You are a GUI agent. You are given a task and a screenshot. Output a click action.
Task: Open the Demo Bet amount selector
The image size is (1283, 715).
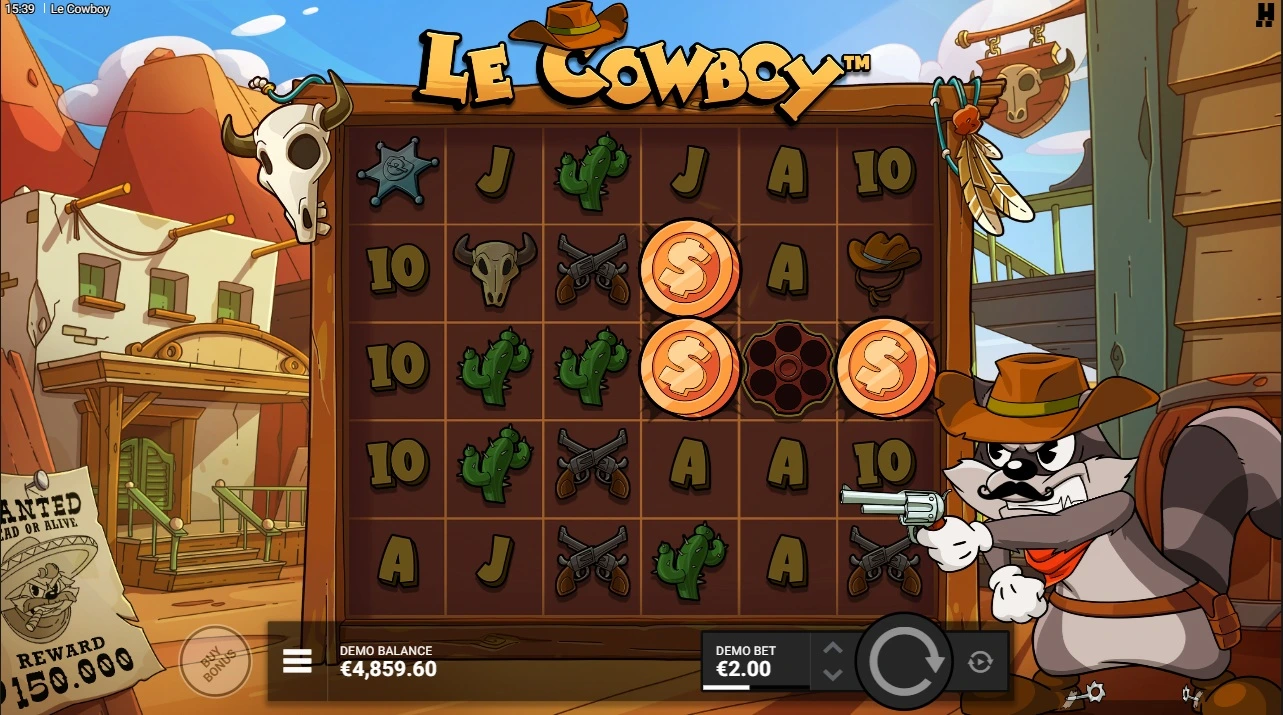coord(752,662)
